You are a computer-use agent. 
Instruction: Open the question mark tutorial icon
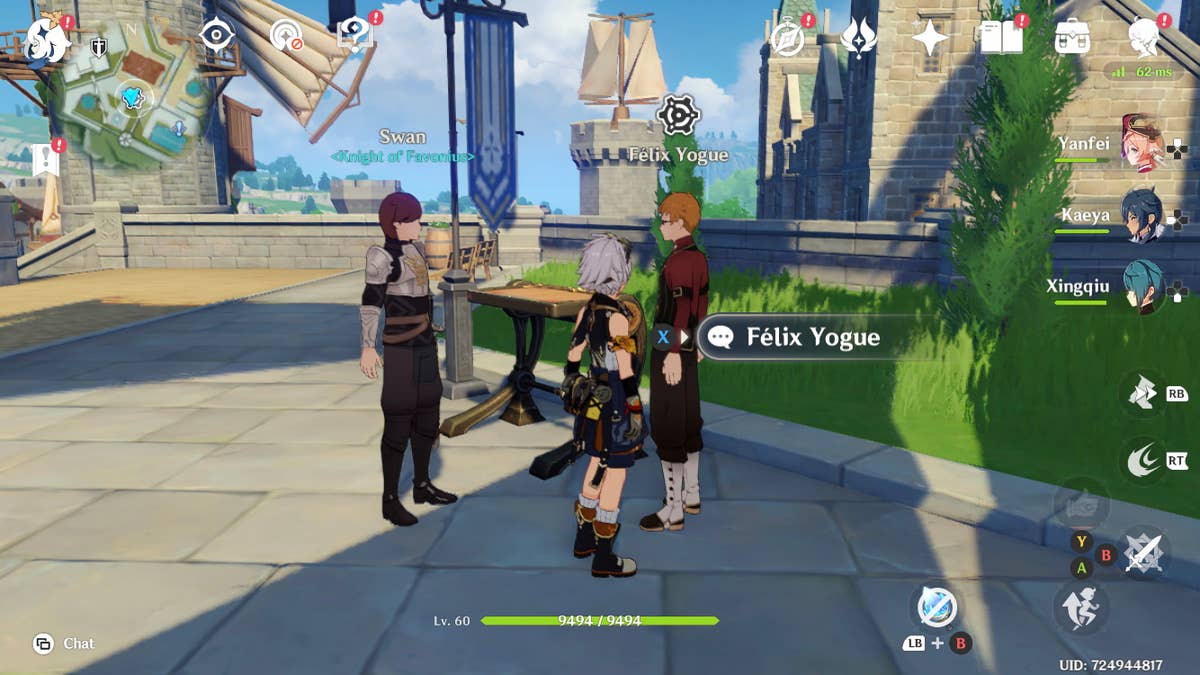354,35
